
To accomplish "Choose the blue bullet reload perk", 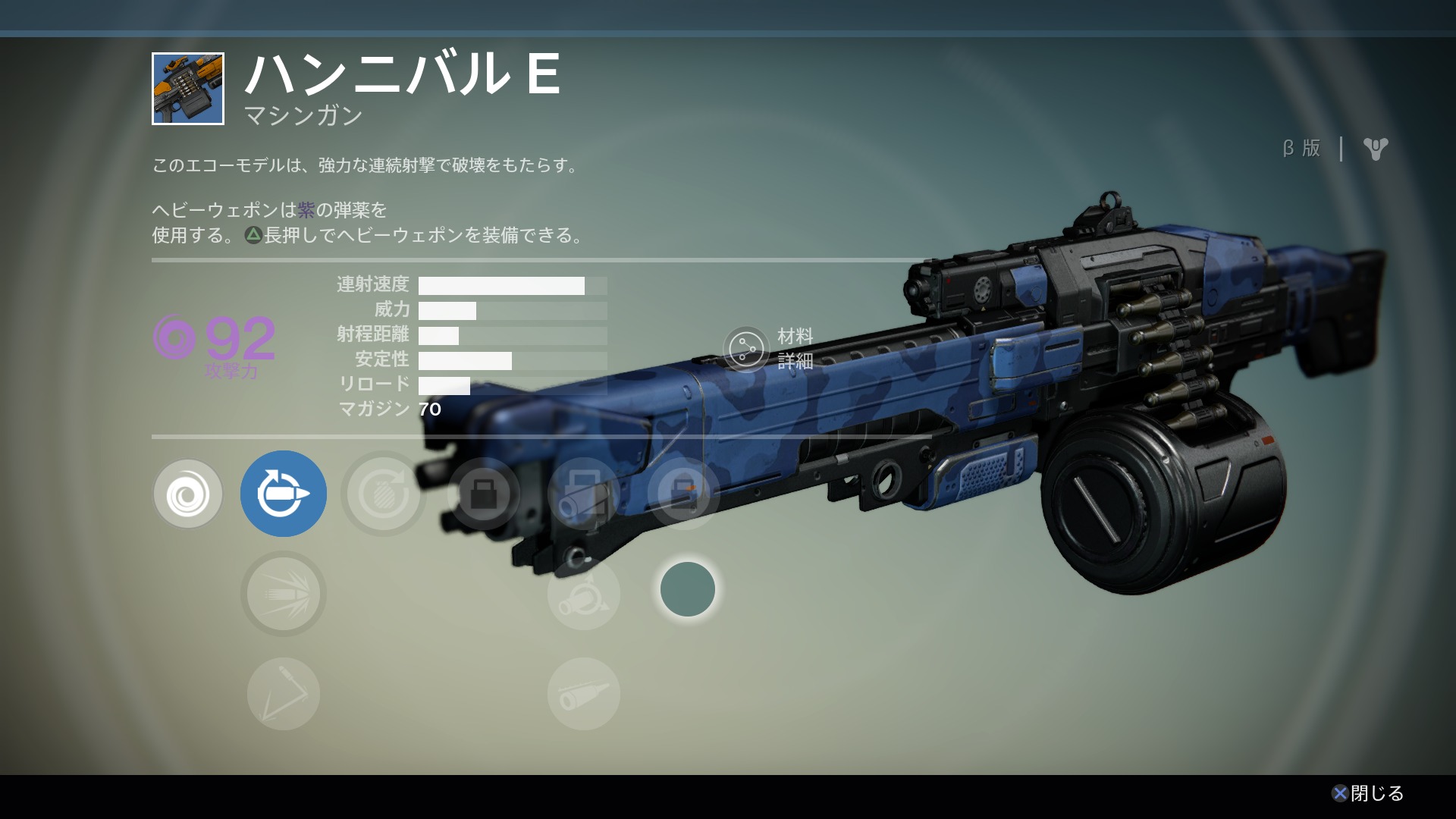I will click(284, 494).
